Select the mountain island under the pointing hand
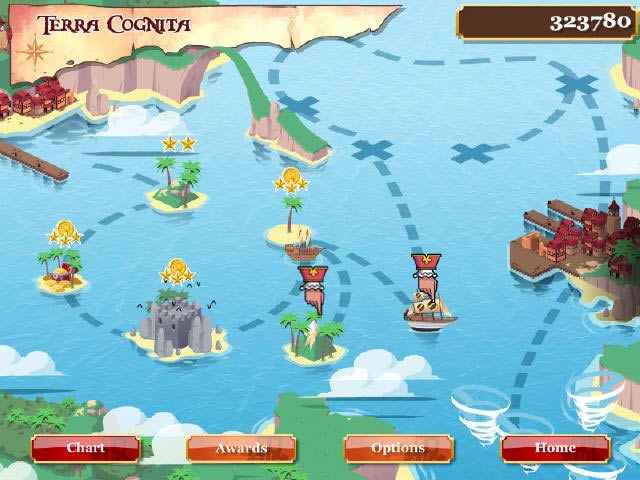This screenshot has width=640, height=480. click(x=315, y=338)
